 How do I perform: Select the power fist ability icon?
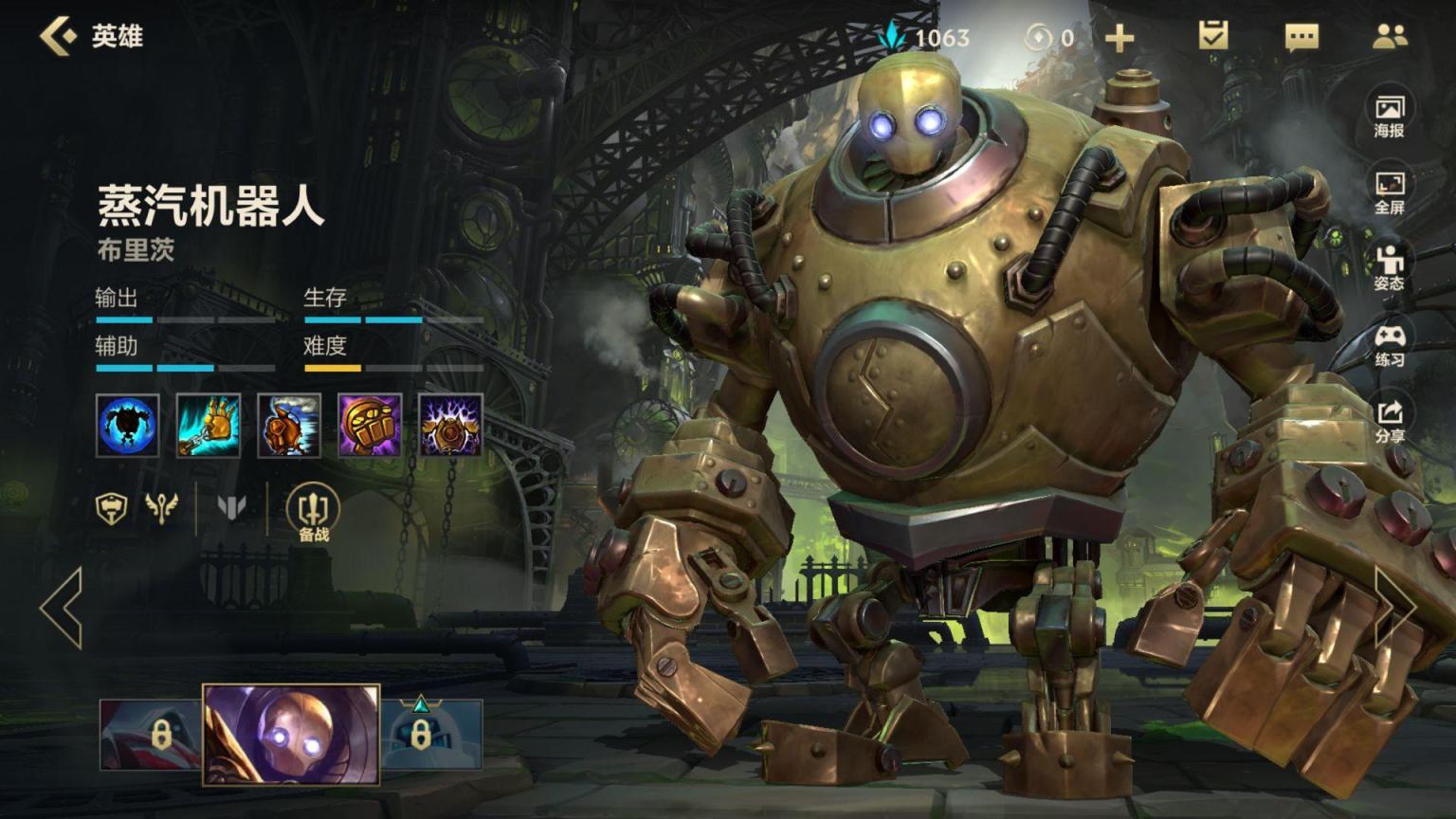(x=370, y=426)
